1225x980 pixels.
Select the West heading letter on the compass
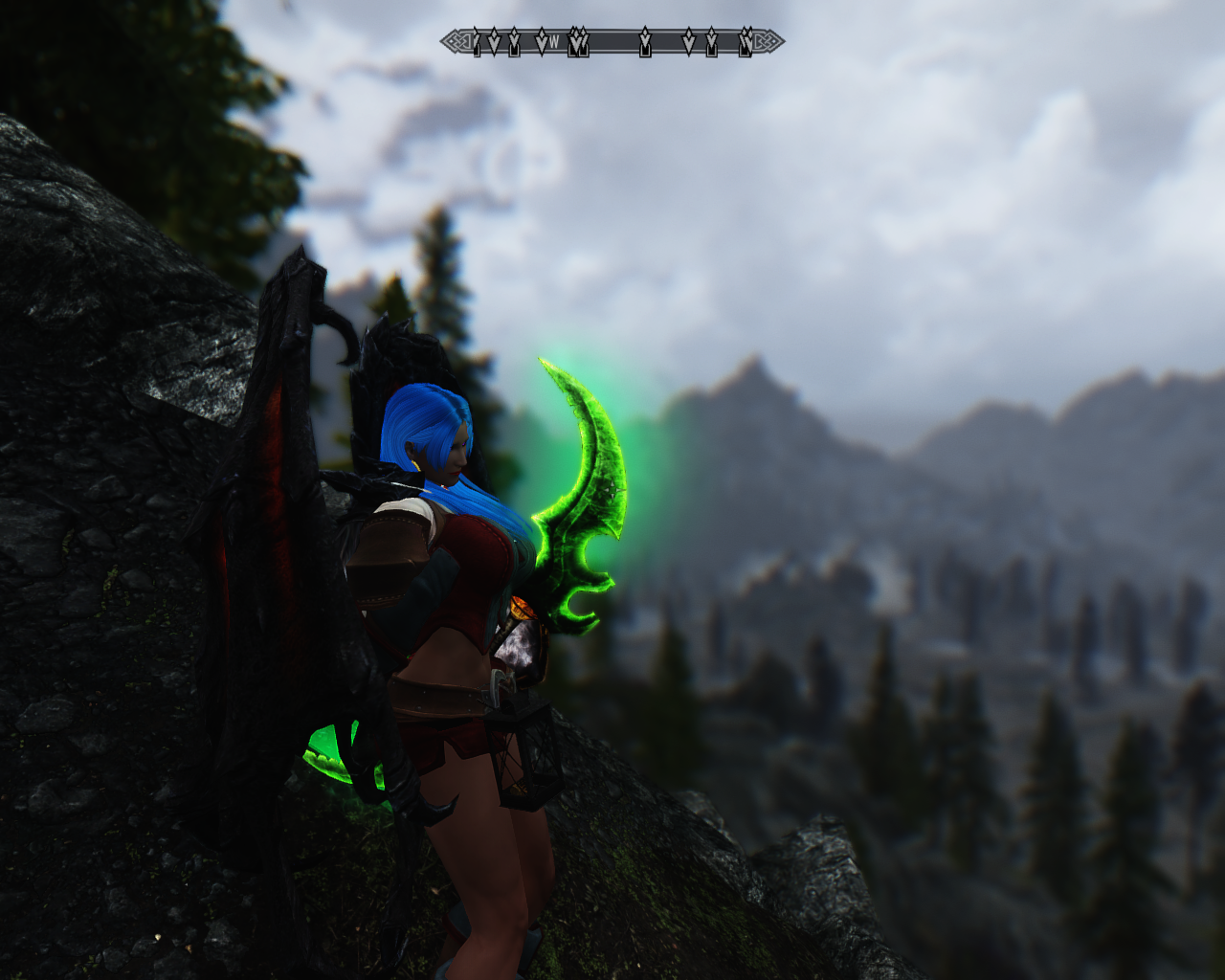(x=553, y=42)
